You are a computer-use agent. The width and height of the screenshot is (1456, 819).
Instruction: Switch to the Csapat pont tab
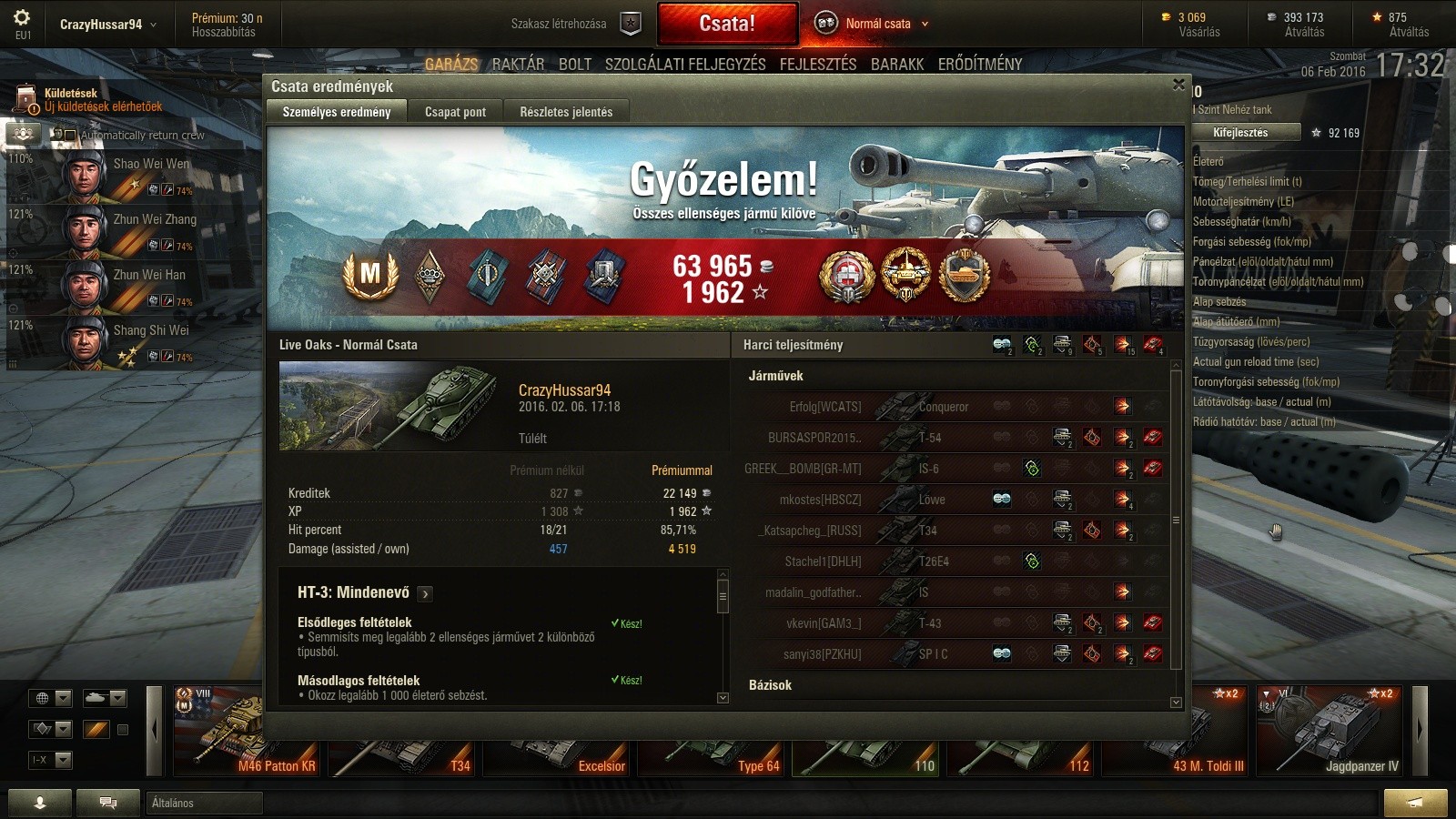[455, 112]
